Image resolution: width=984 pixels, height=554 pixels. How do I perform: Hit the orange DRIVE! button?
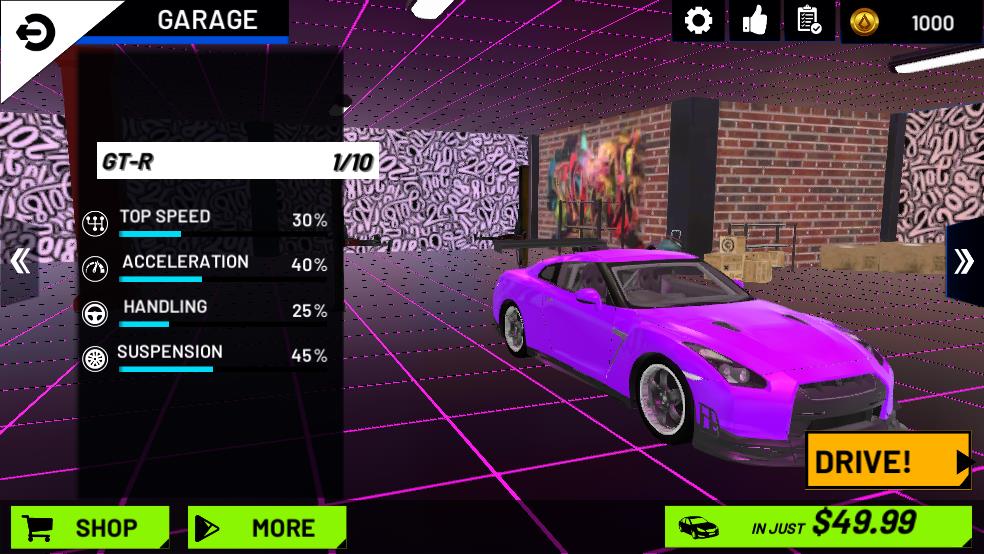pos(887,461)
